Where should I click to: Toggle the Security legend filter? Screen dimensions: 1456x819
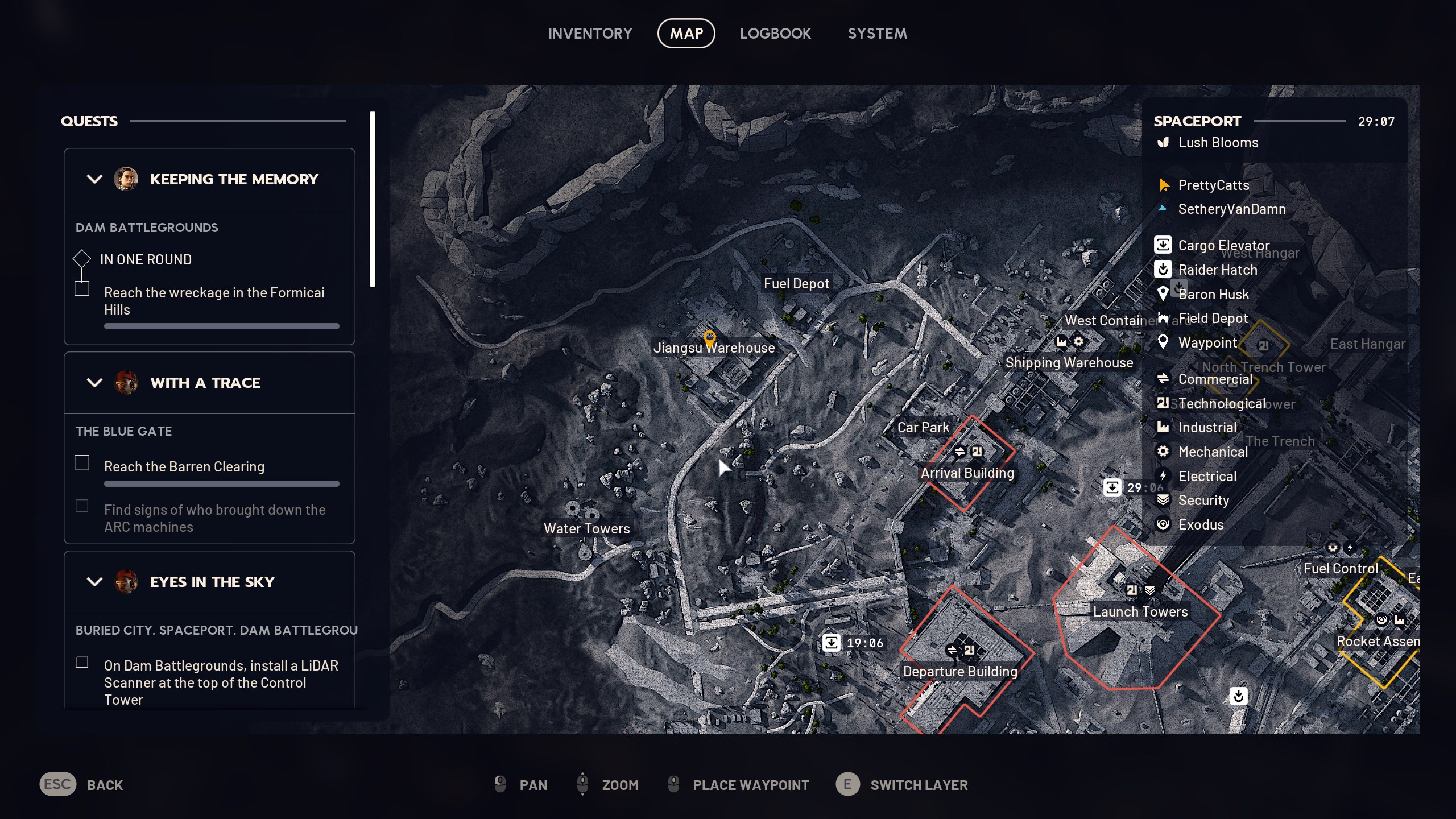pyautogui.click(x=1203, y=500)
